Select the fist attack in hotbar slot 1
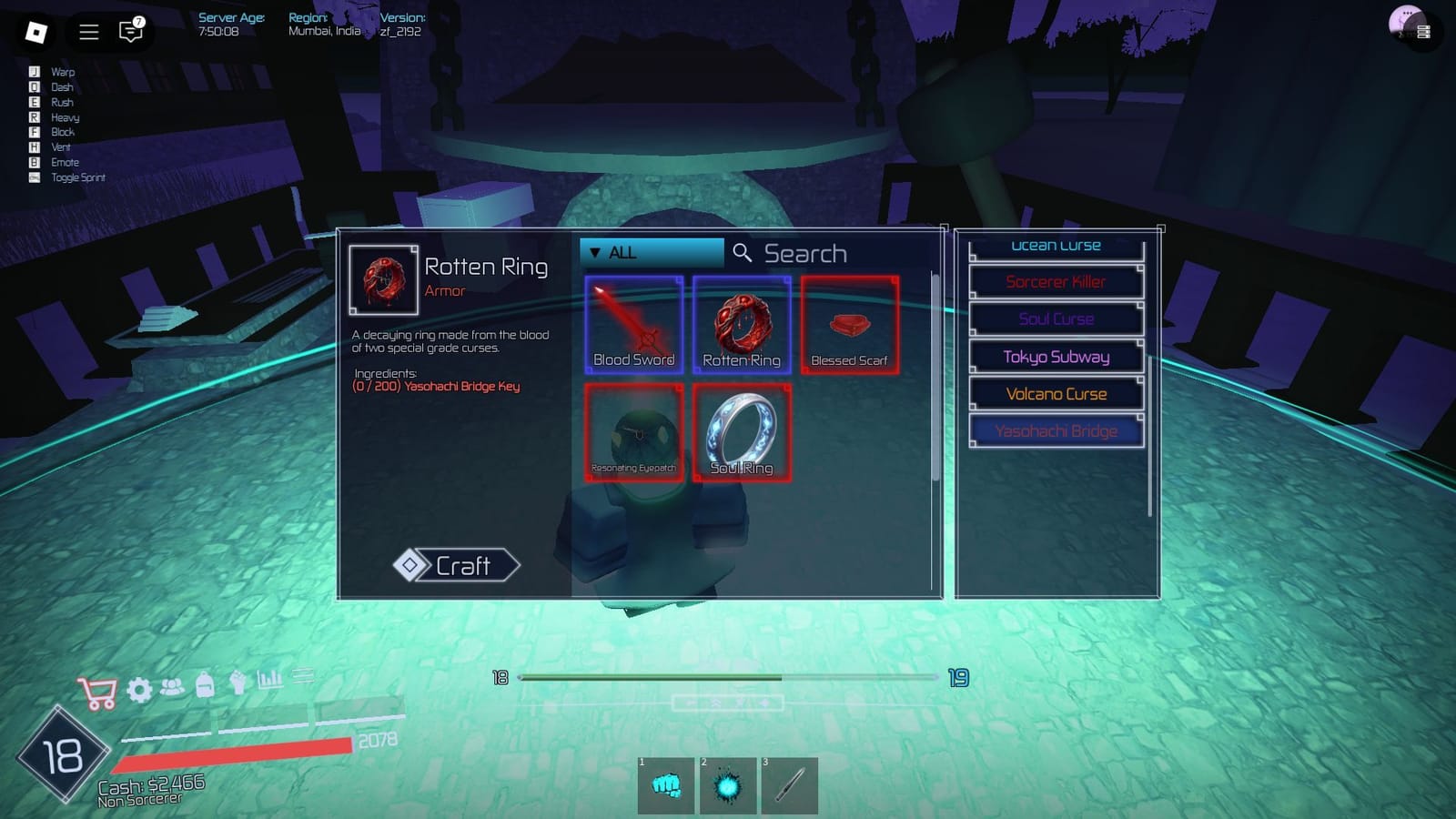The image size is (1456, 819). pyautogui.click(x=665, y=784)
